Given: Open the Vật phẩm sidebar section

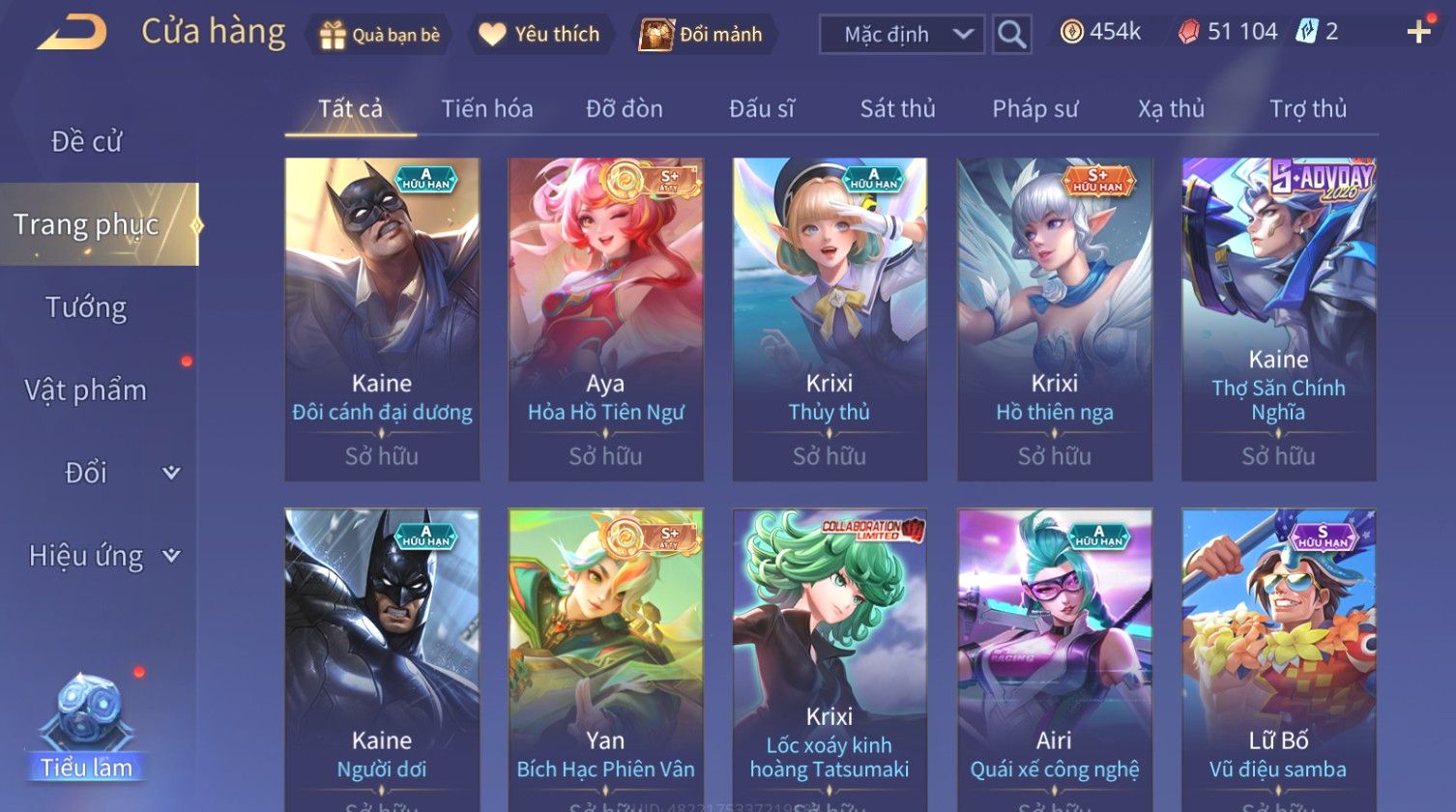Looking at the screenshot, I should pos(87,391).
